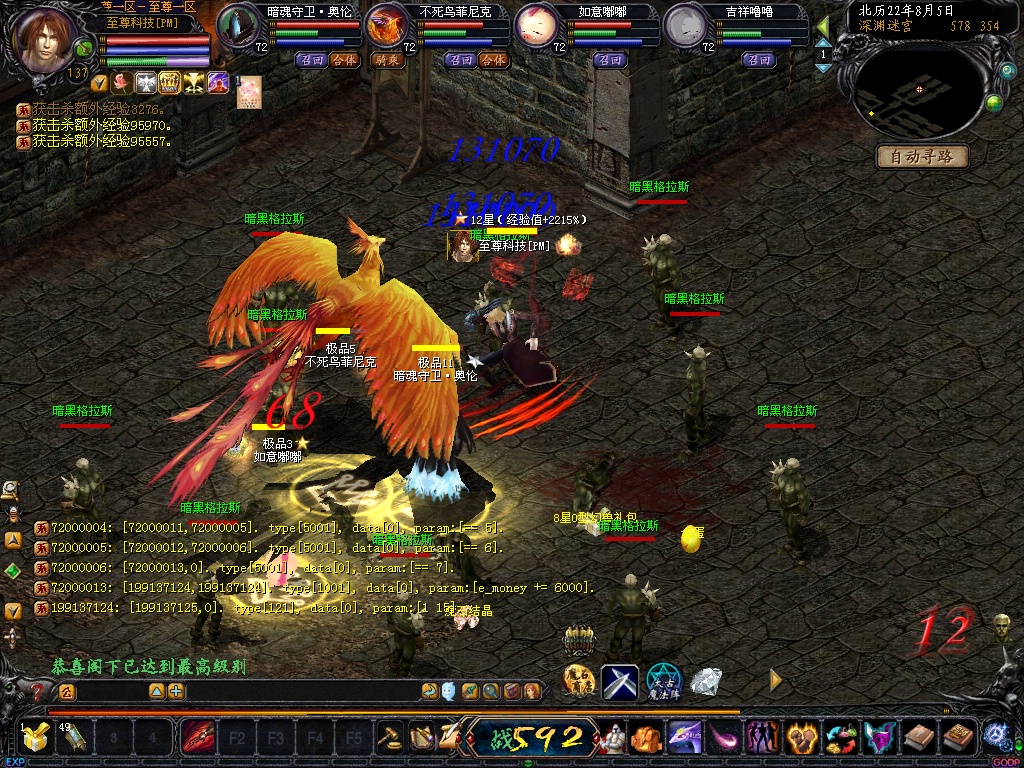Open the 魔石商店 magic stone shop

click(x=579, y=681)
